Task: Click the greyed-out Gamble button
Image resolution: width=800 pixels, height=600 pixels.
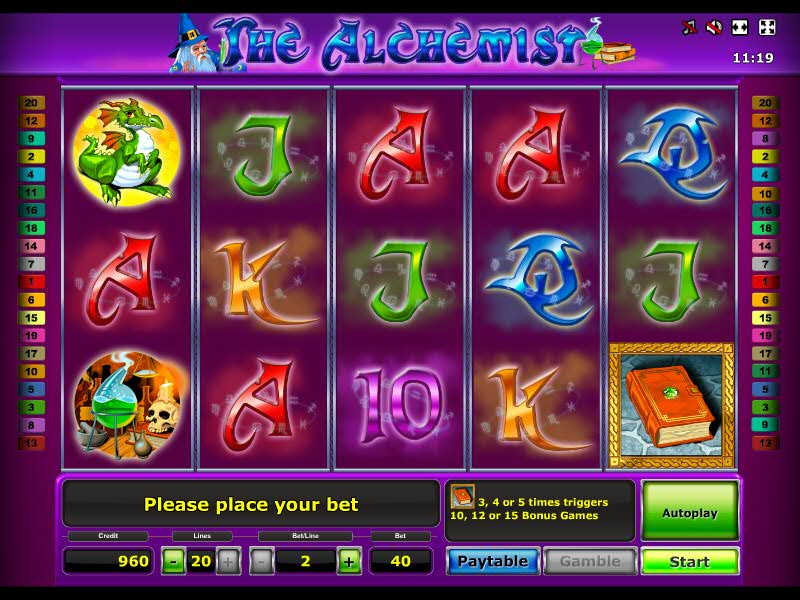Action: [590, 561]
